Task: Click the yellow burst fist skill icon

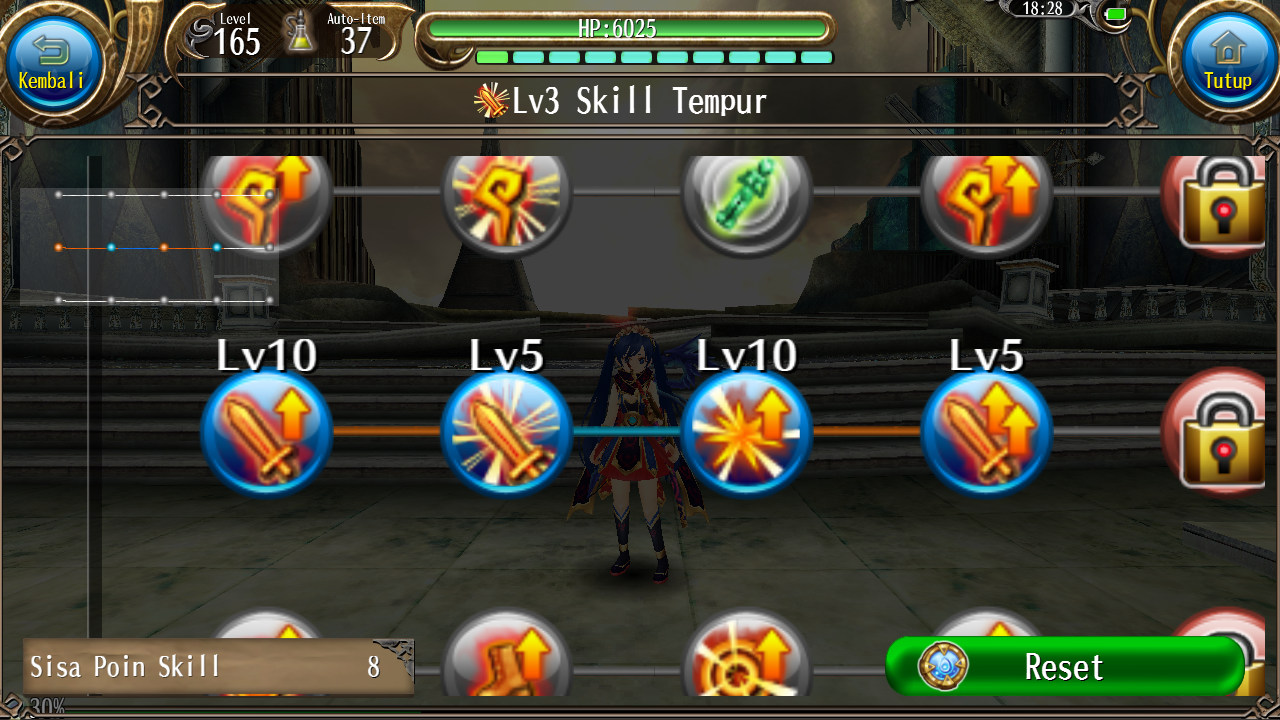Action: (507, 197)
